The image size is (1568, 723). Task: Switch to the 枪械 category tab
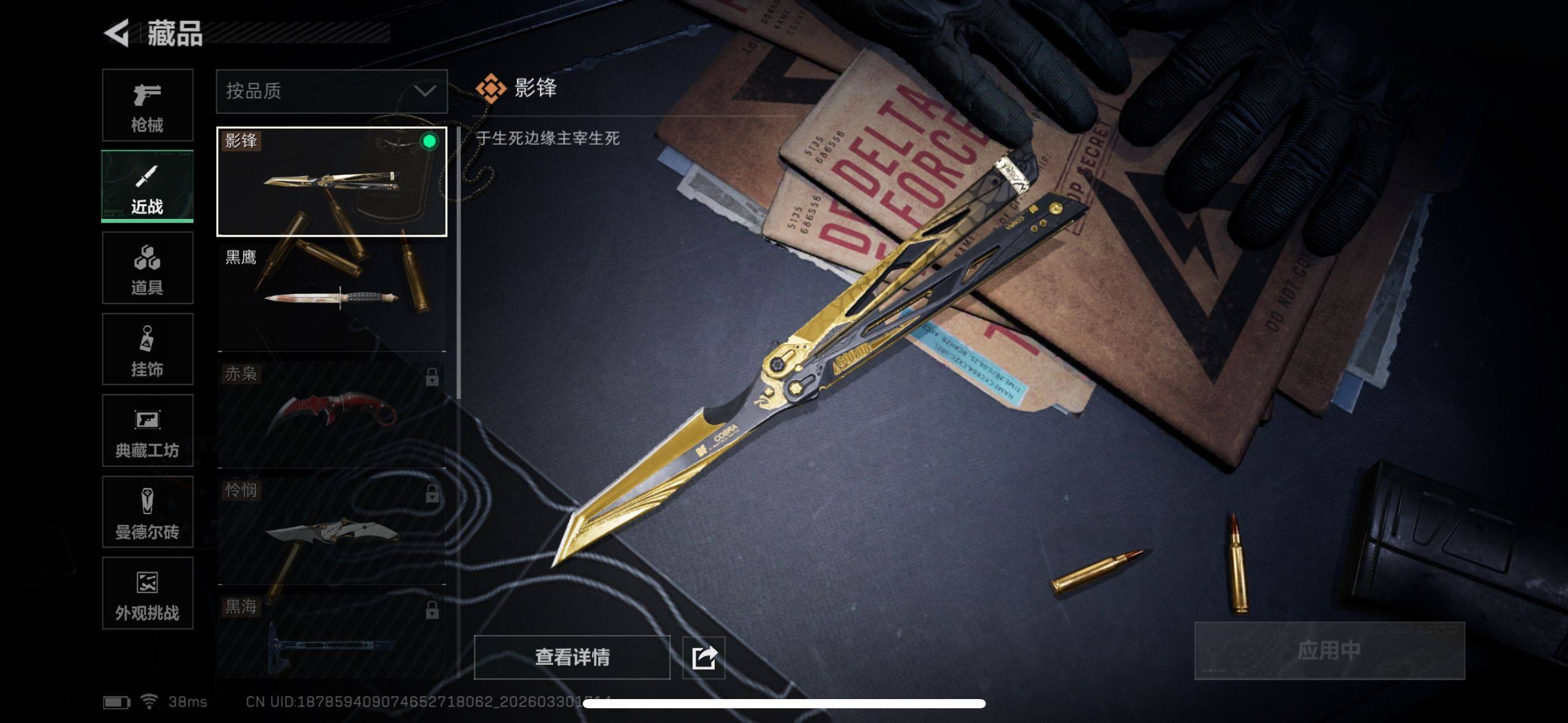pyautogui.click(x=147, y=105)
